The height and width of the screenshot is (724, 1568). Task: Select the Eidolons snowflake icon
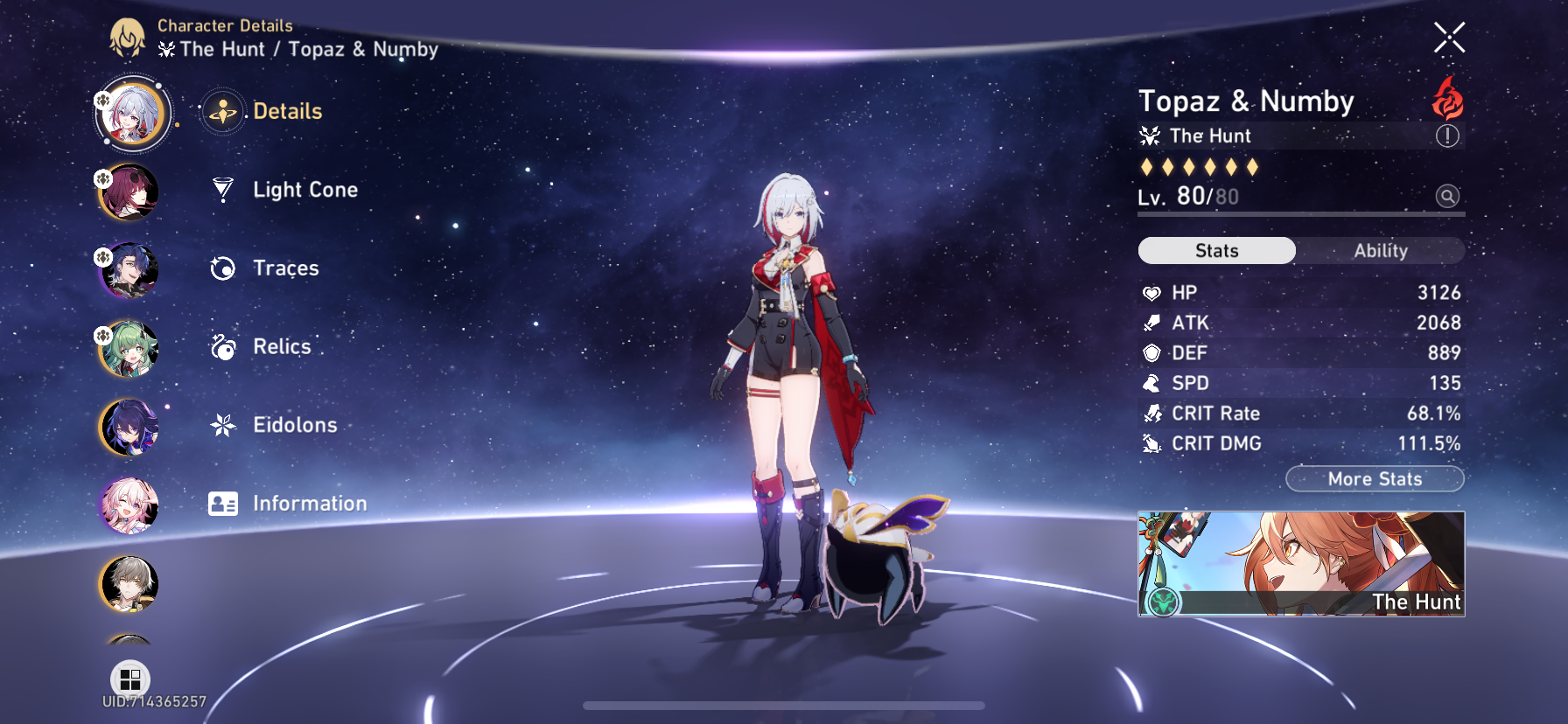pyautogui.click(x=224, y=425)
